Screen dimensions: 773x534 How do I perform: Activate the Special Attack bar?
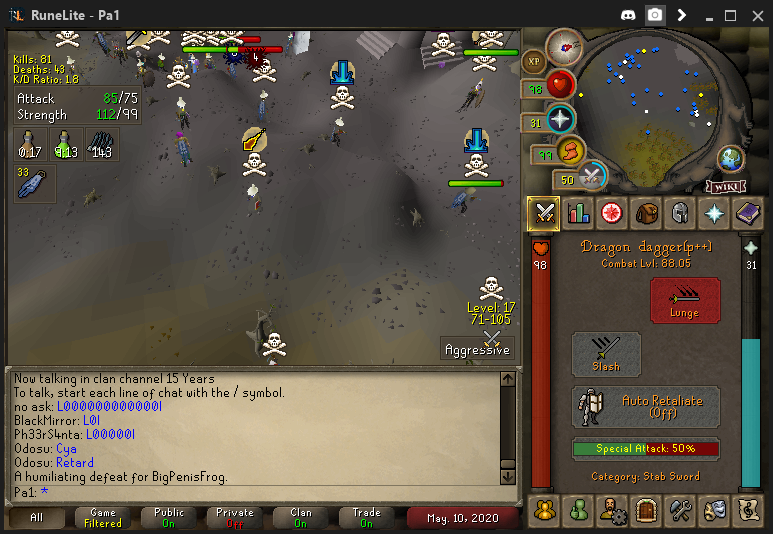(645, 449)
